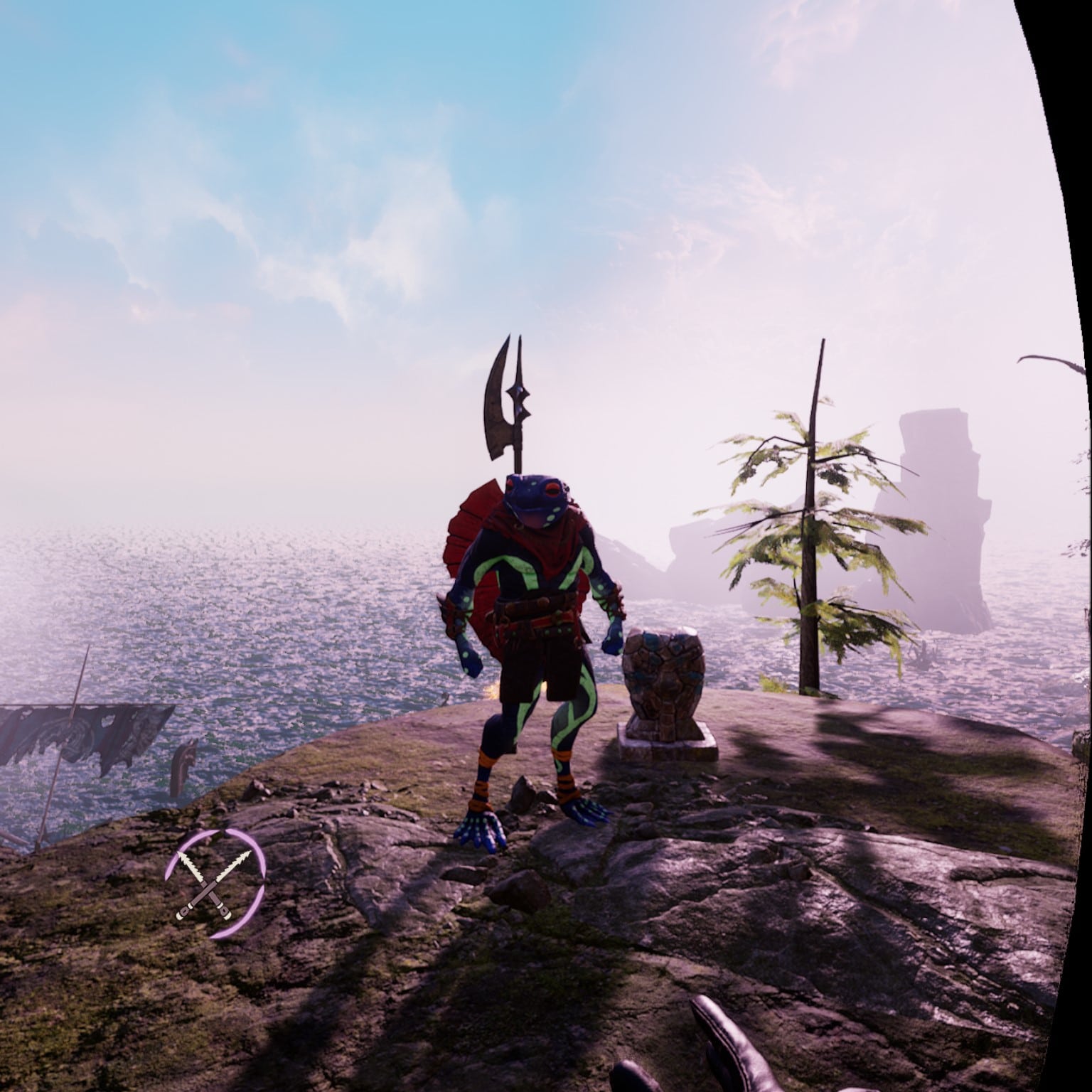Image resolution: width=1092 pixels, height=1092 pixels.
Task: Click the right dagger inside the HUD emblem
Action: (235, 864)
